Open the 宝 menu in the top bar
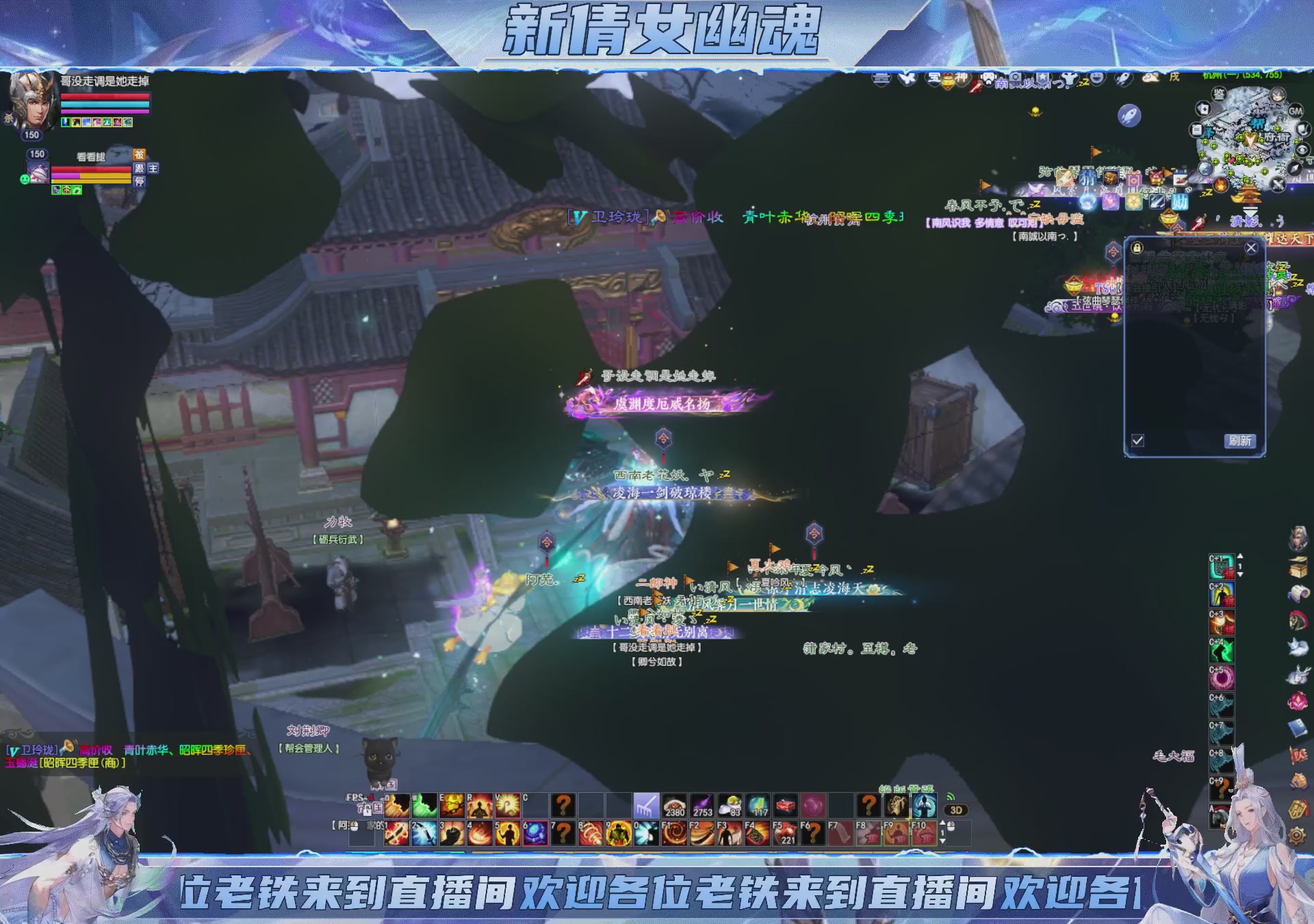Screen dimensions: 1314x924 [934, 79]
